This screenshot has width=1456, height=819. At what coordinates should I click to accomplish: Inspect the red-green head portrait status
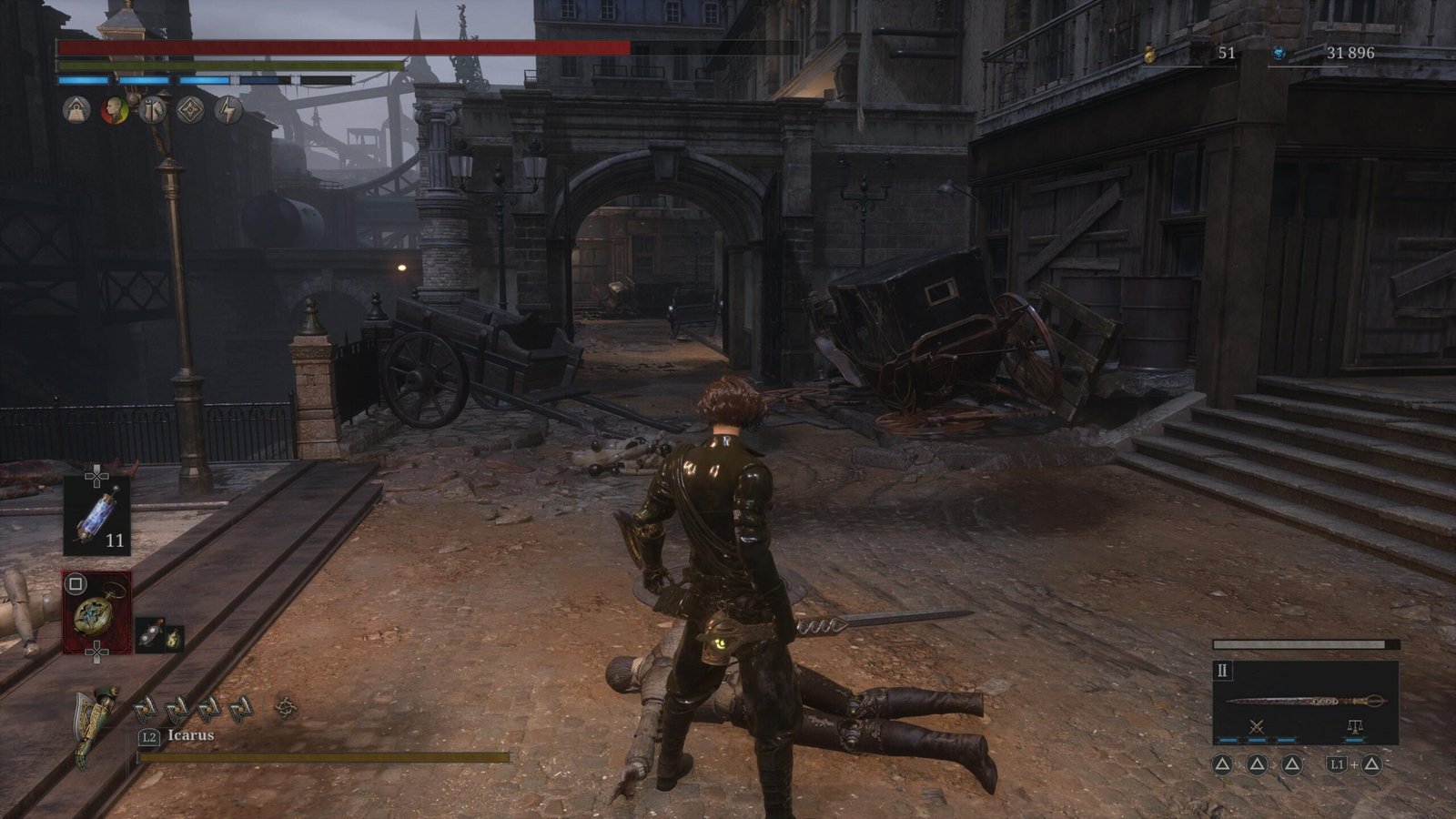pos(114,110)
